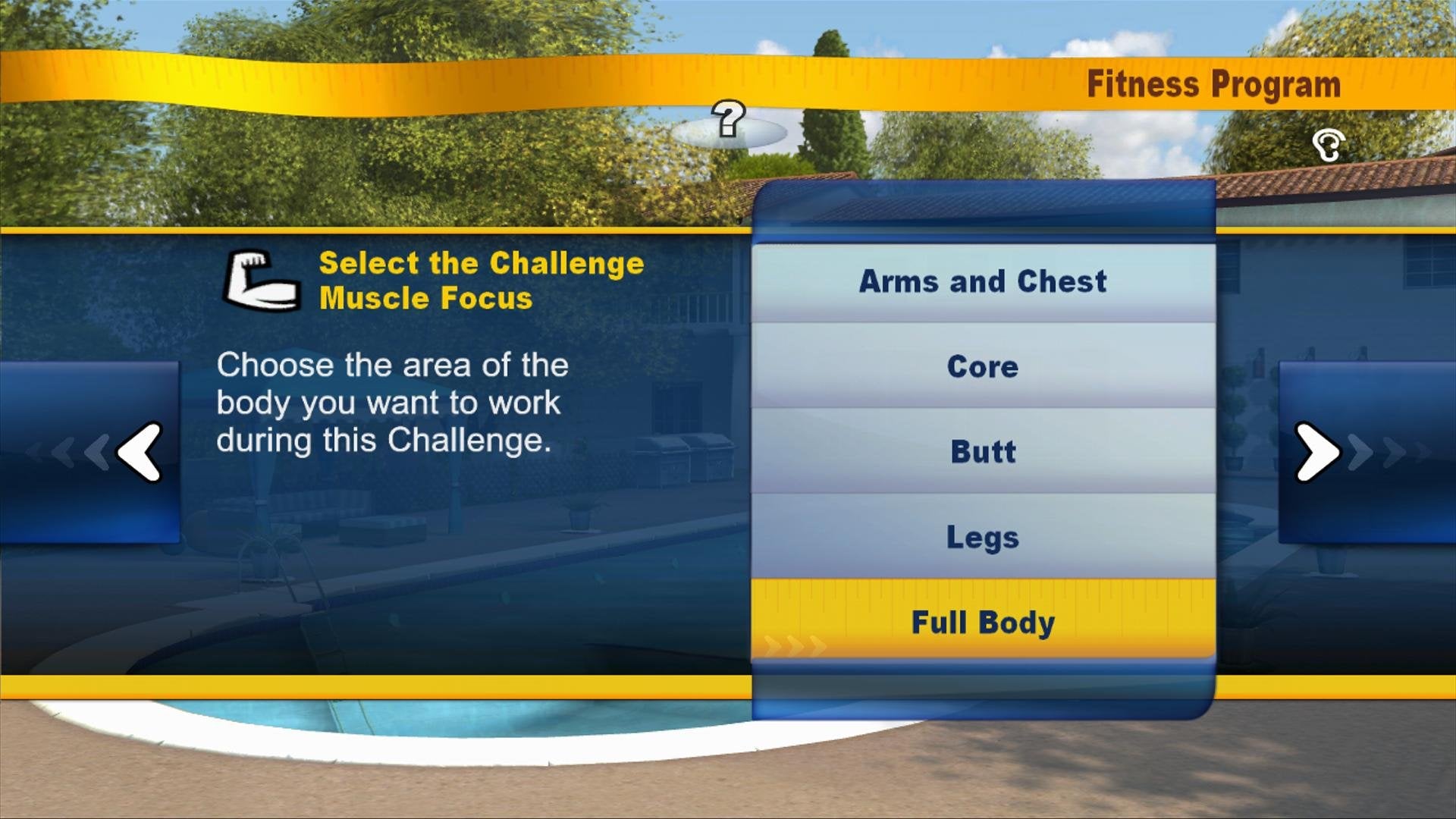Choose Legs as the challenge focus
1456x819 pixels.
[x=982, y=538]
